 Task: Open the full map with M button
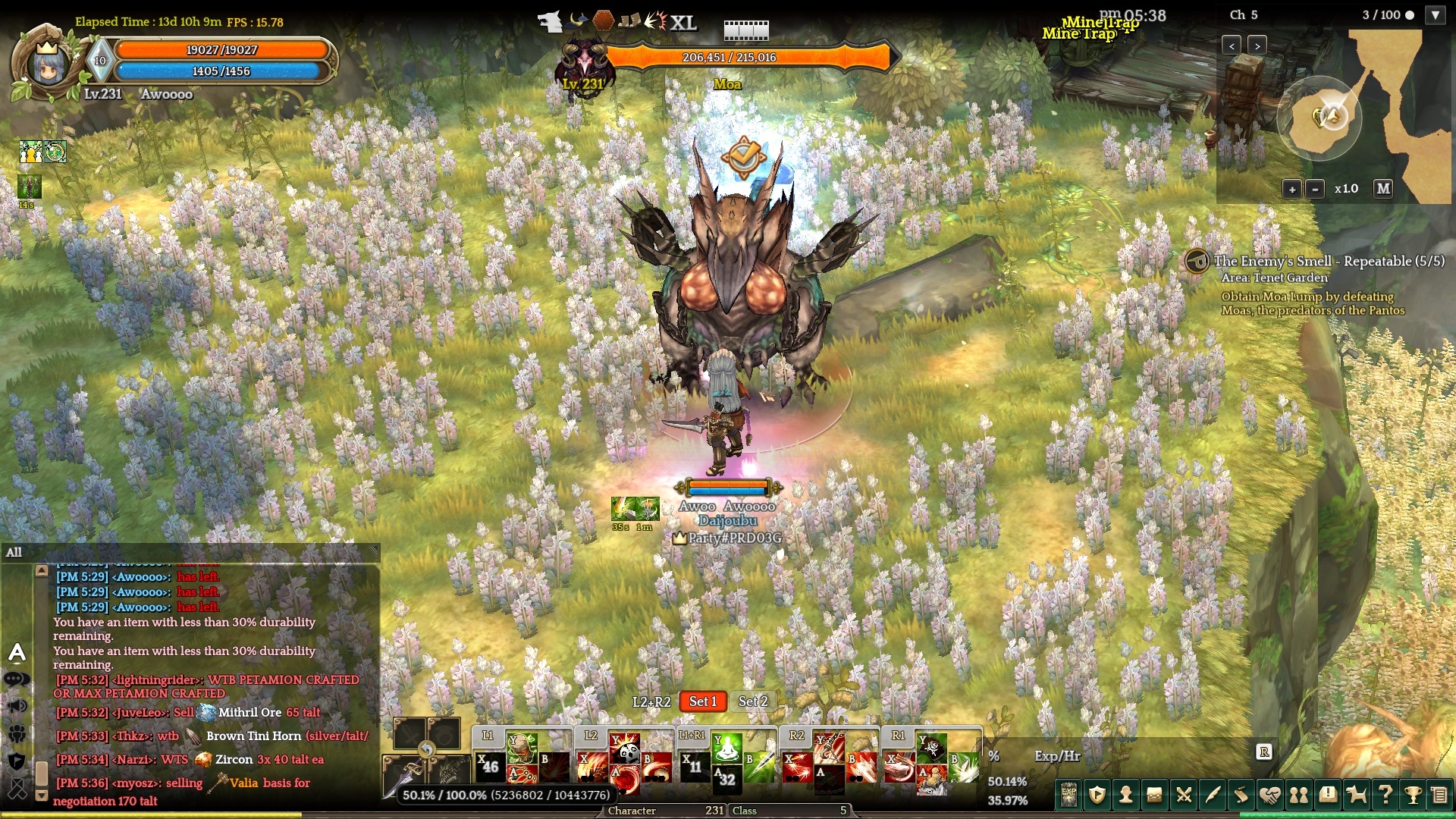click(x=1383, y=189)
